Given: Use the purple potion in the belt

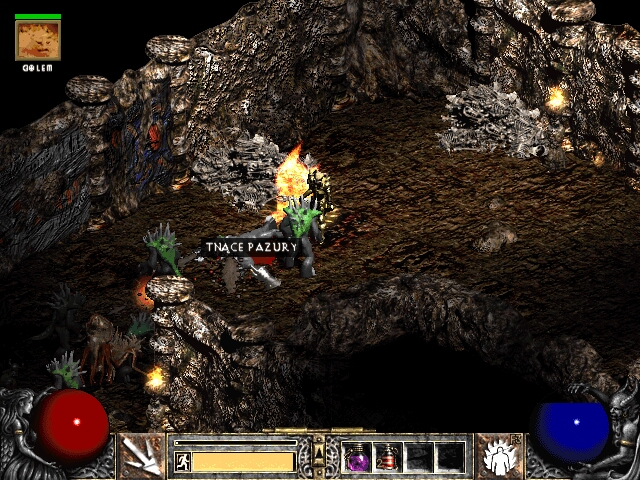Looking at the screenshot, I should [357, 457].
